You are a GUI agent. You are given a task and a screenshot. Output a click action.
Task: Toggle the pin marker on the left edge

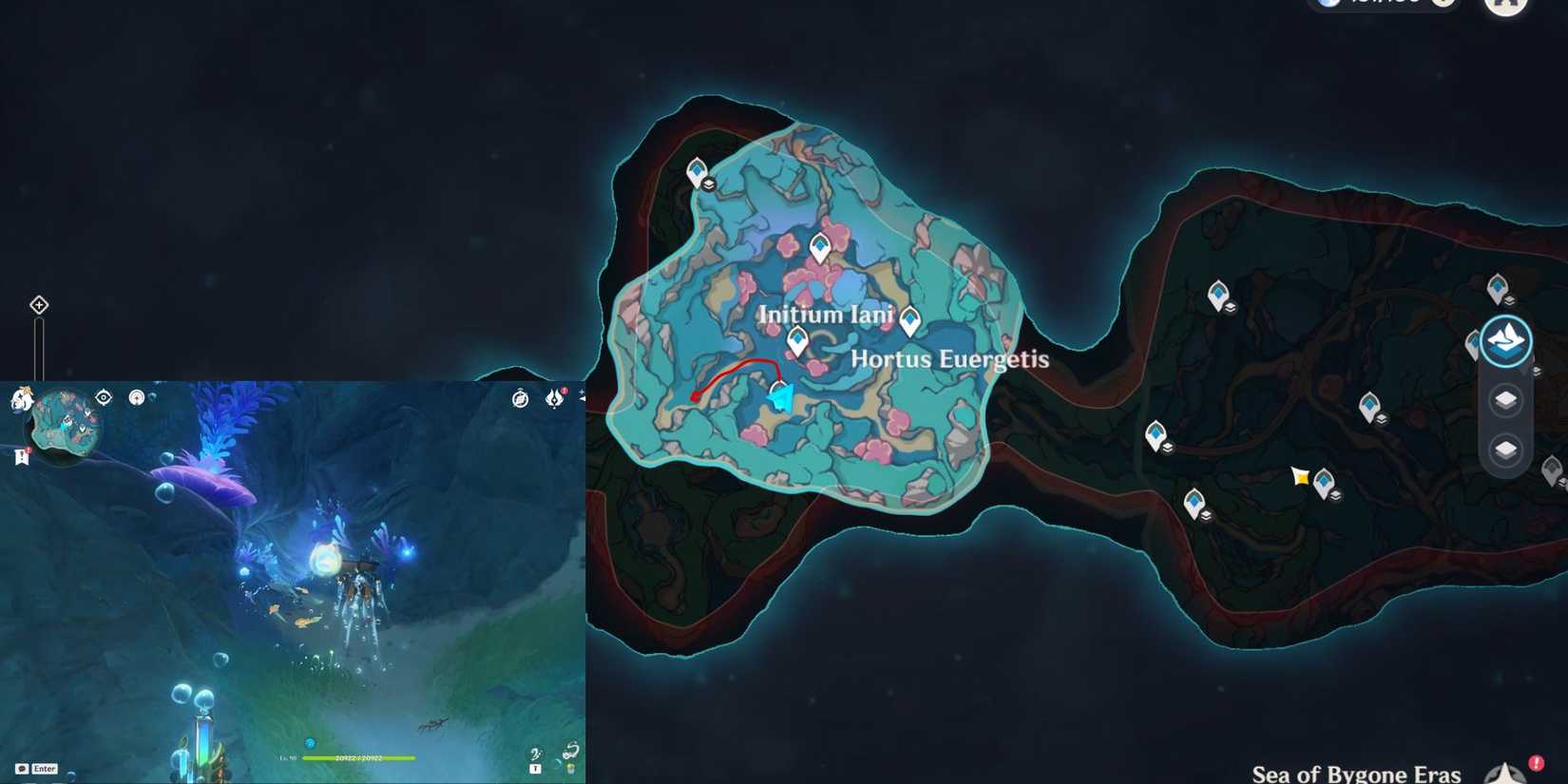38,304
